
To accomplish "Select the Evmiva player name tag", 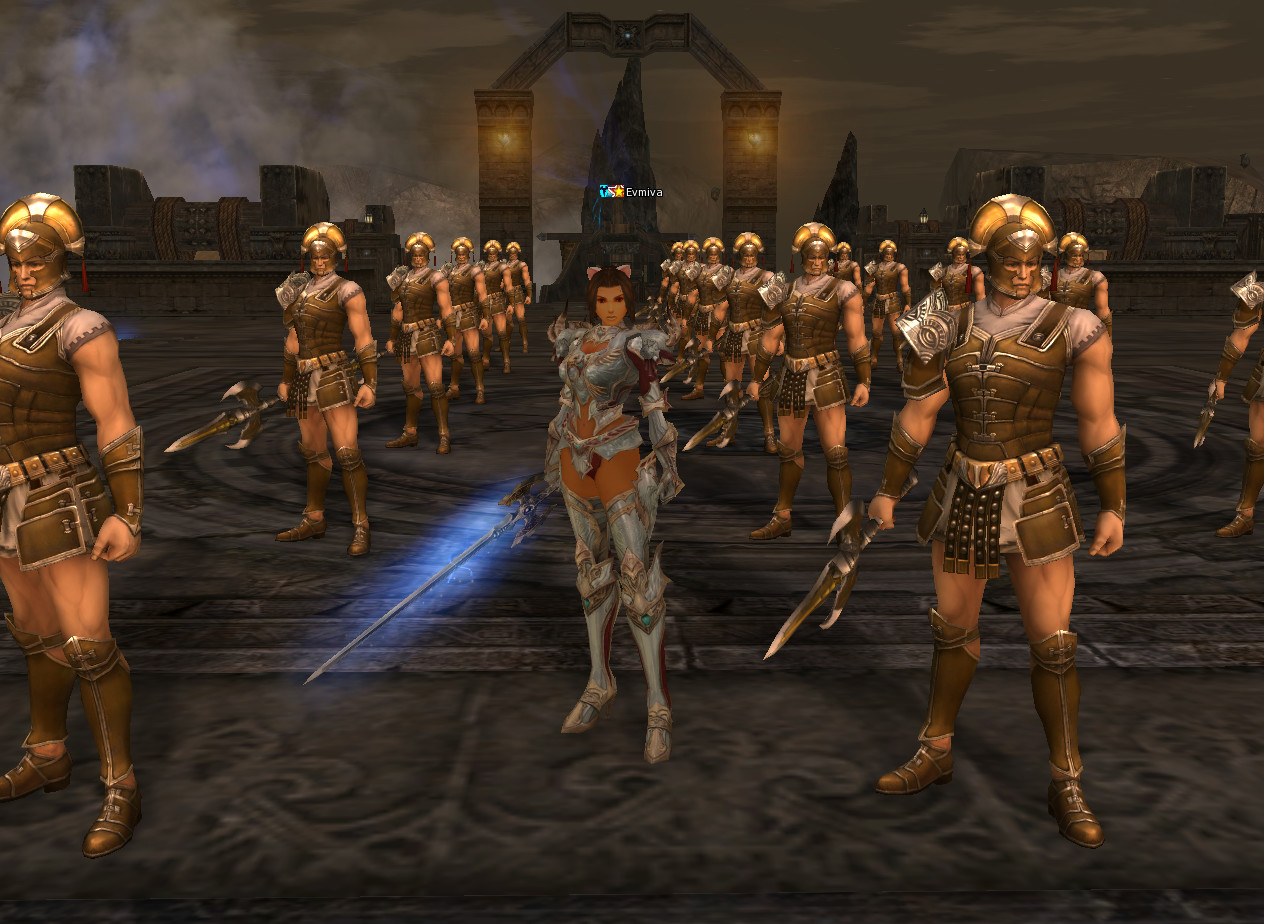I will pos(643,192).
